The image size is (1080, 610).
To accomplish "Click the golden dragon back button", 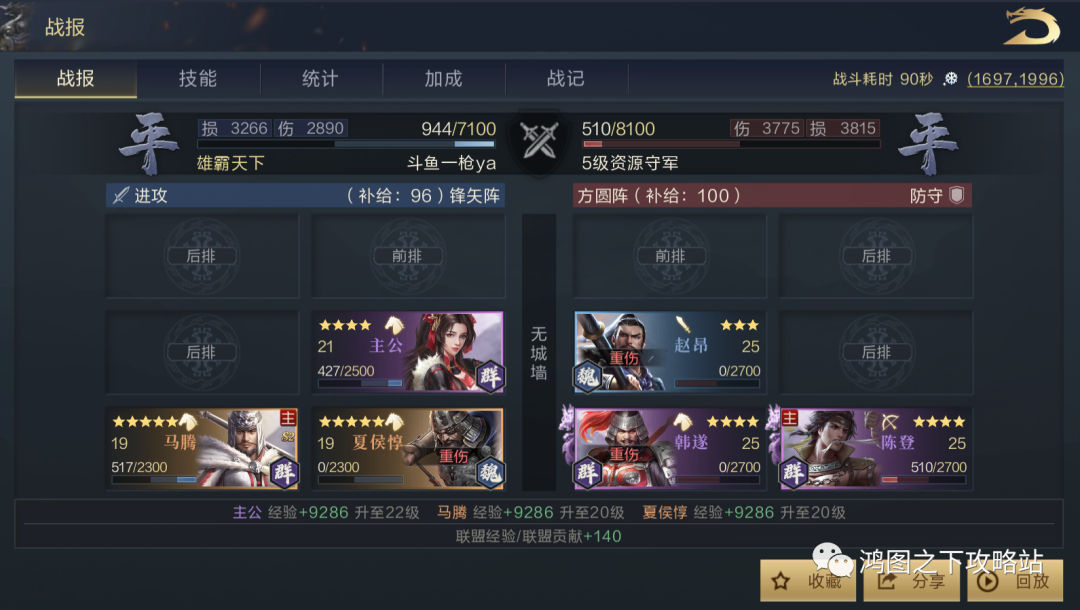I will pyautogui.click(x=1031, y=27).
